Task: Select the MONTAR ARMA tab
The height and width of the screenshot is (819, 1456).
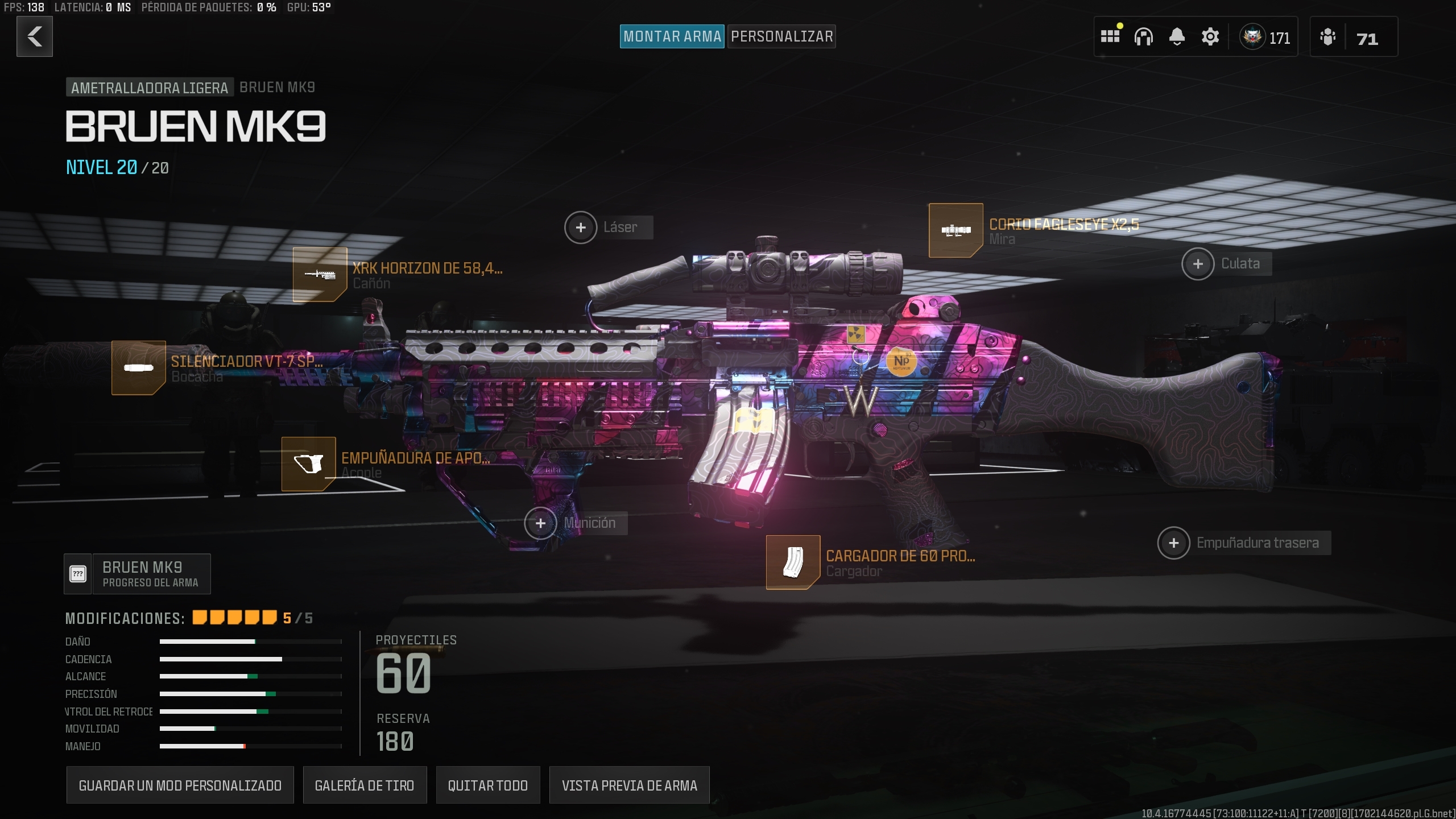Action: [672, 36]
